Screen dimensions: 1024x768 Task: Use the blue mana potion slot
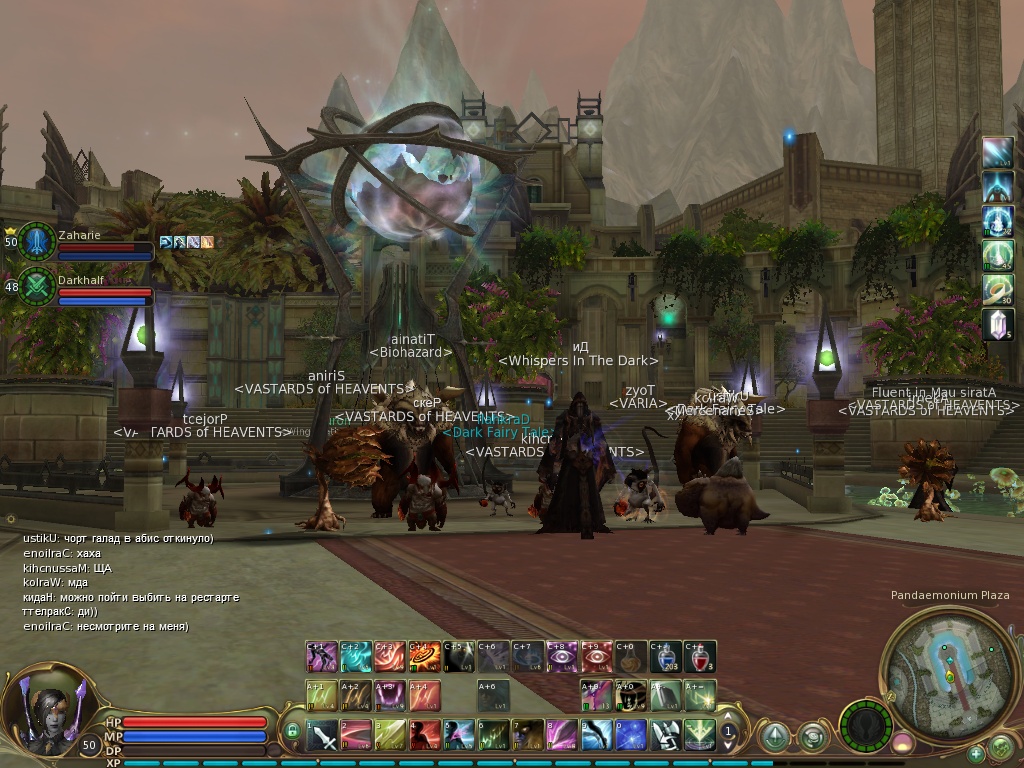(665, 656)
